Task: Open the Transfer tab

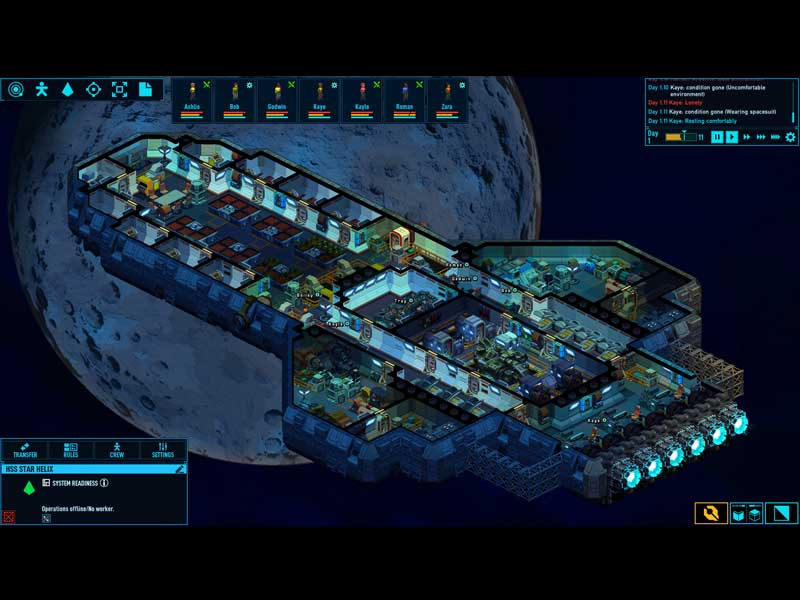Action: click(x=24, y=450)
